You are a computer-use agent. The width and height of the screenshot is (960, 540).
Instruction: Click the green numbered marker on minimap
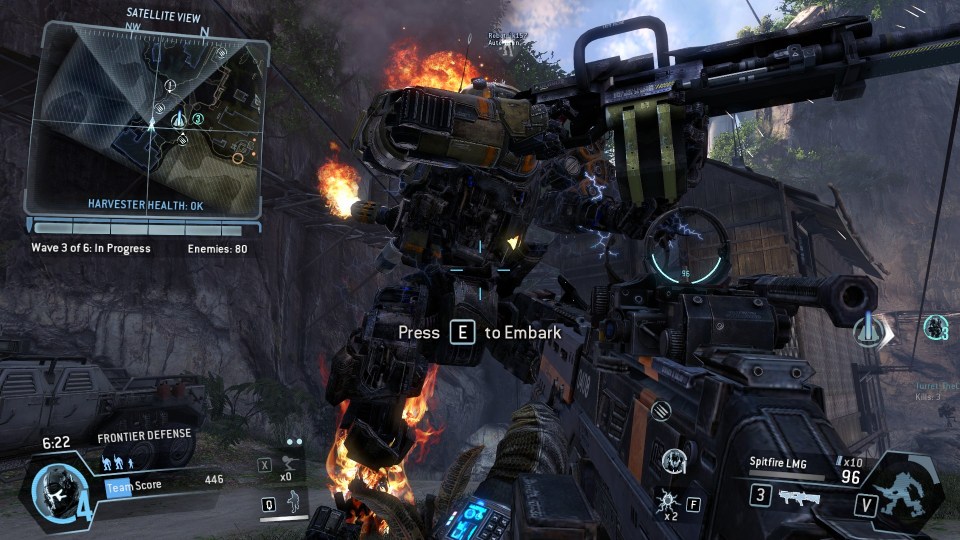point(198,119)
